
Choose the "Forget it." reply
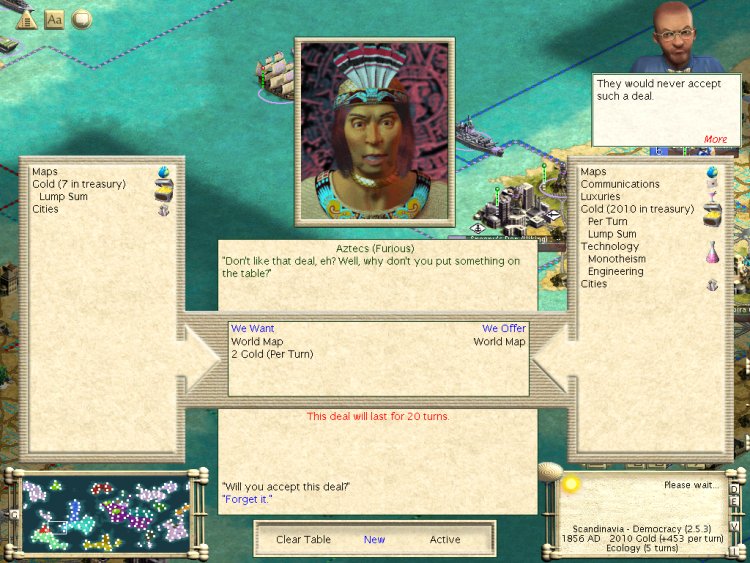246,498
